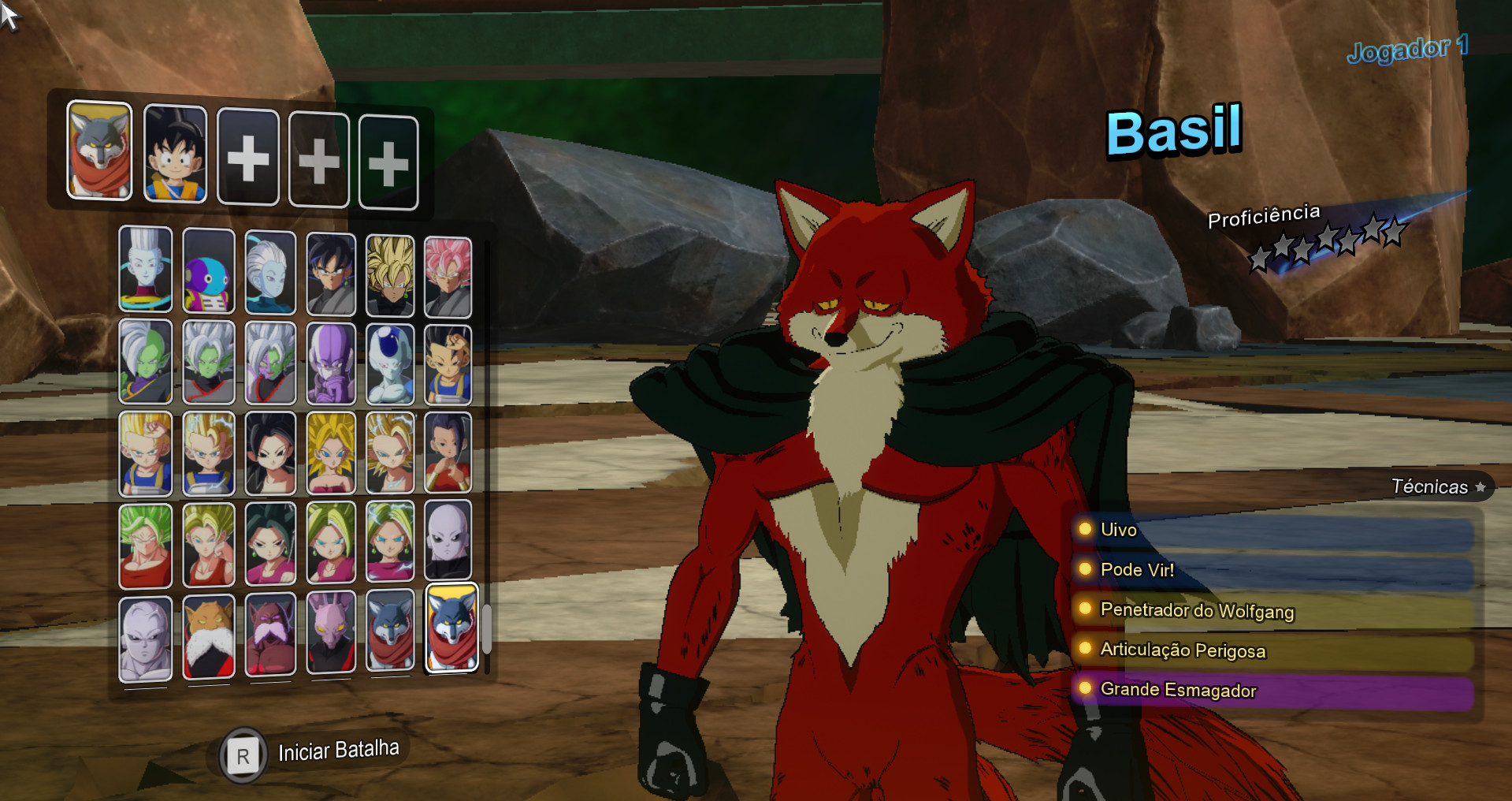Image resolution: width=1512 pixels, height=801 pixels.
Task: Pick Goku Black from the character grid
Action: (x=331, y=272)
